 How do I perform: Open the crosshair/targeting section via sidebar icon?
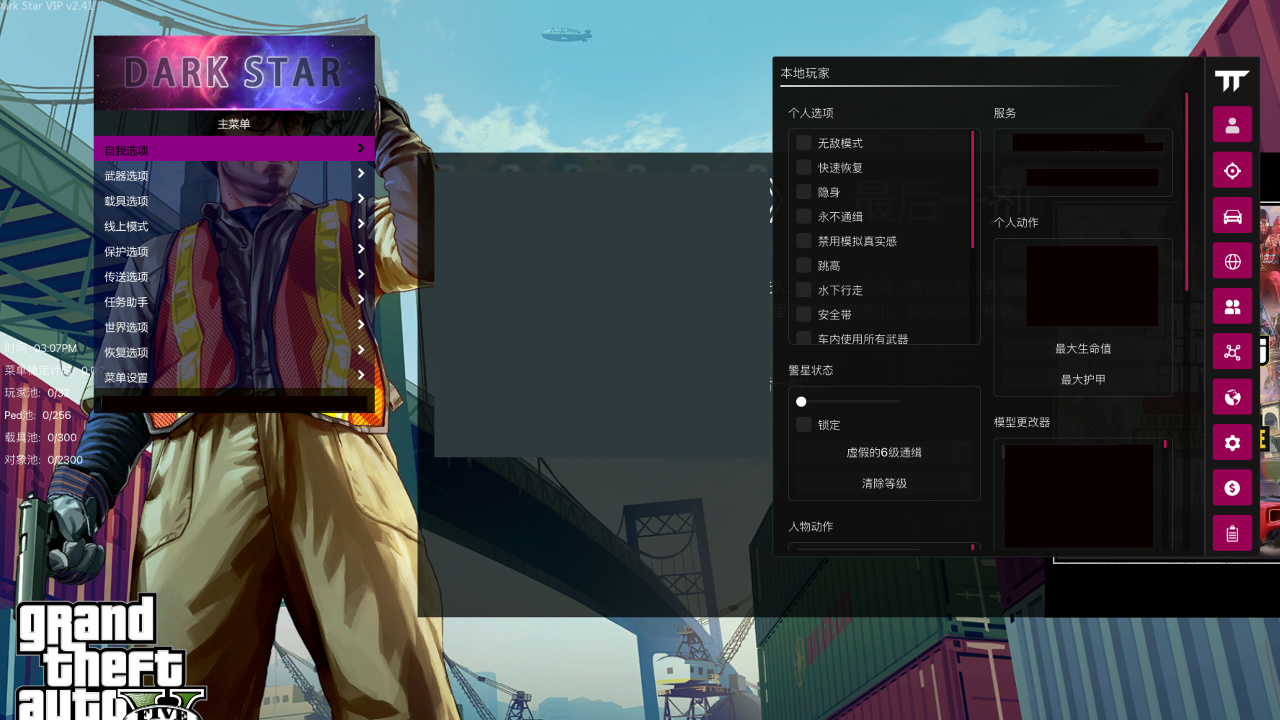1232,170
